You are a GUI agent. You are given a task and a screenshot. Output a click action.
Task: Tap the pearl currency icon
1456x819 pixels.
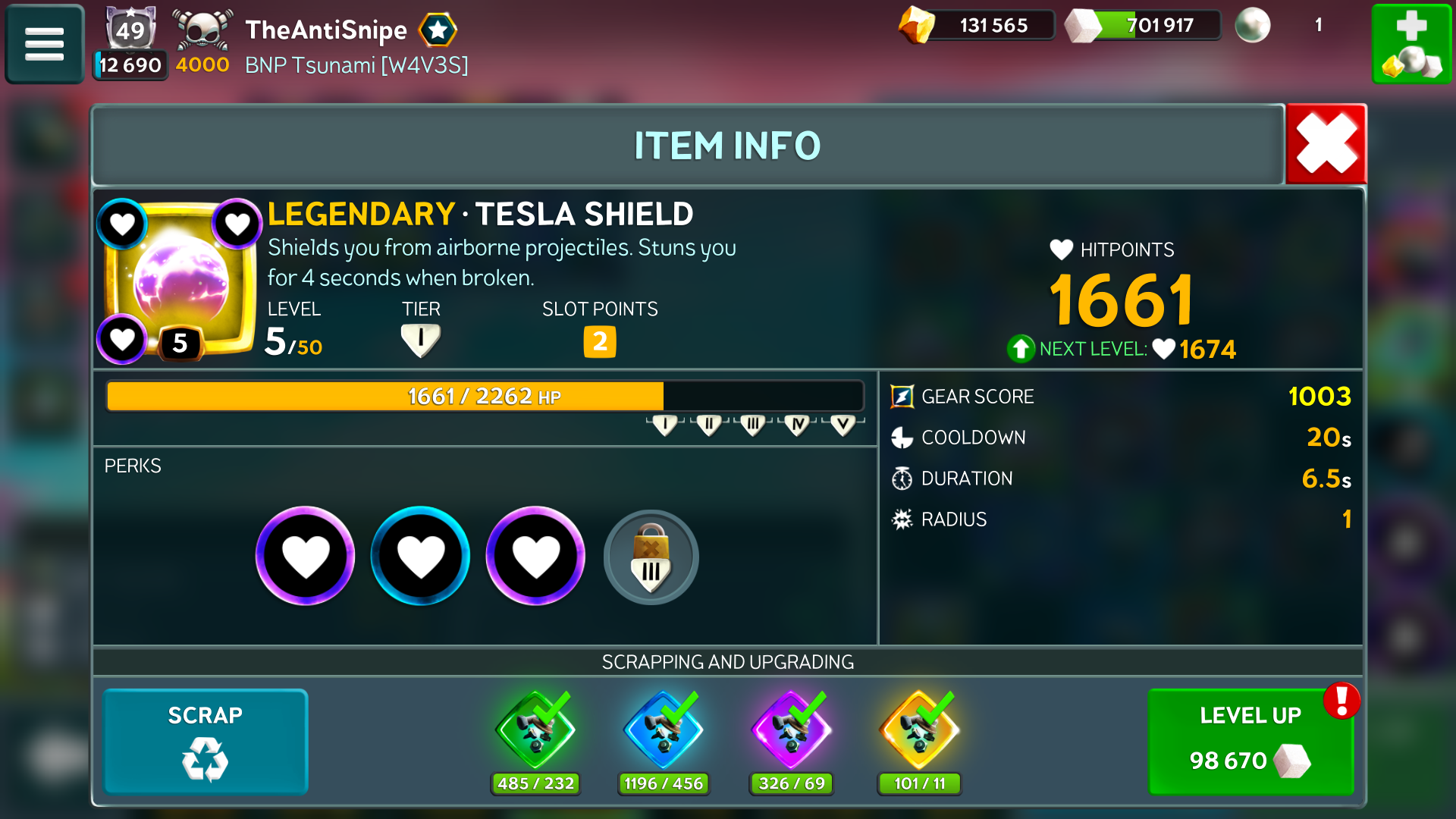tap(1252, 25)
